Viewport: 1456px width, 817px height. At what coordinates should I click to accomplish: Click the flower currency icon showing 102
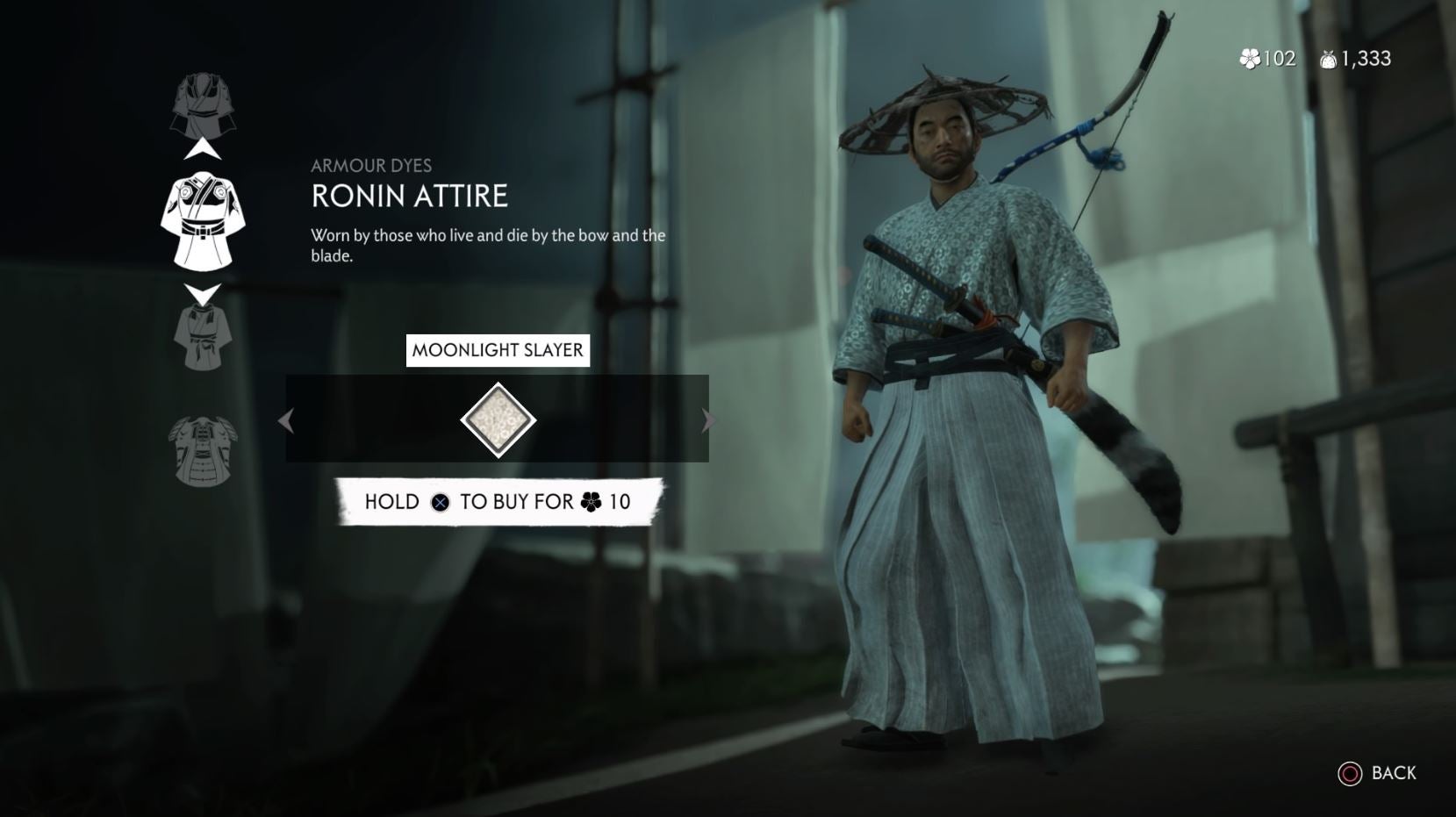tap(1248, 60)
